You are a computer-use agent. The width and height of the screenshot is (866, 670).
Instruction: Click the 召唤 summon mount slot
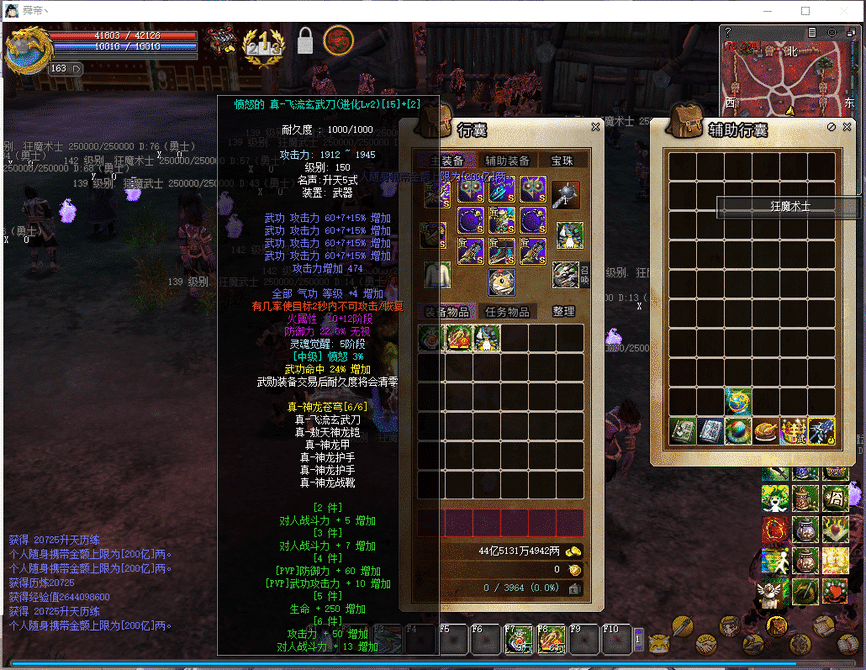(x=567, y=275)
